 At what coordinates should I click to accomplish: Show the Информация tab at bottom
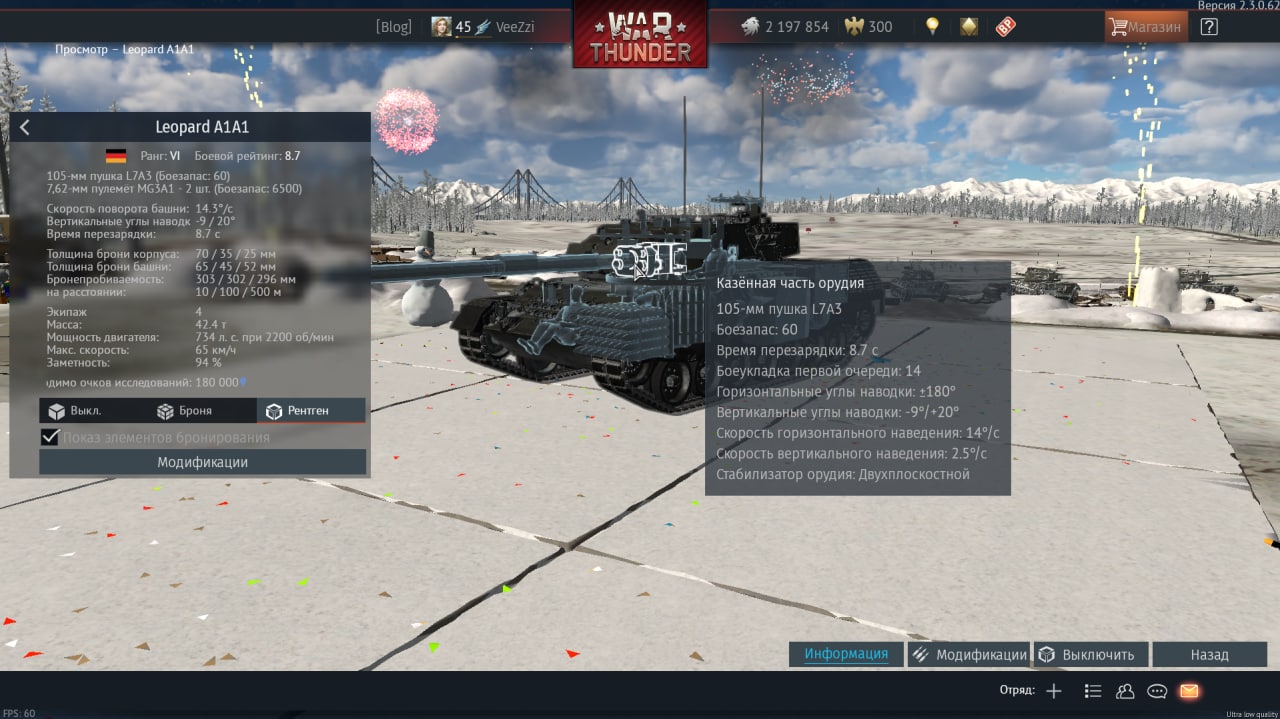pyautogui.click(x=846, y=654)
